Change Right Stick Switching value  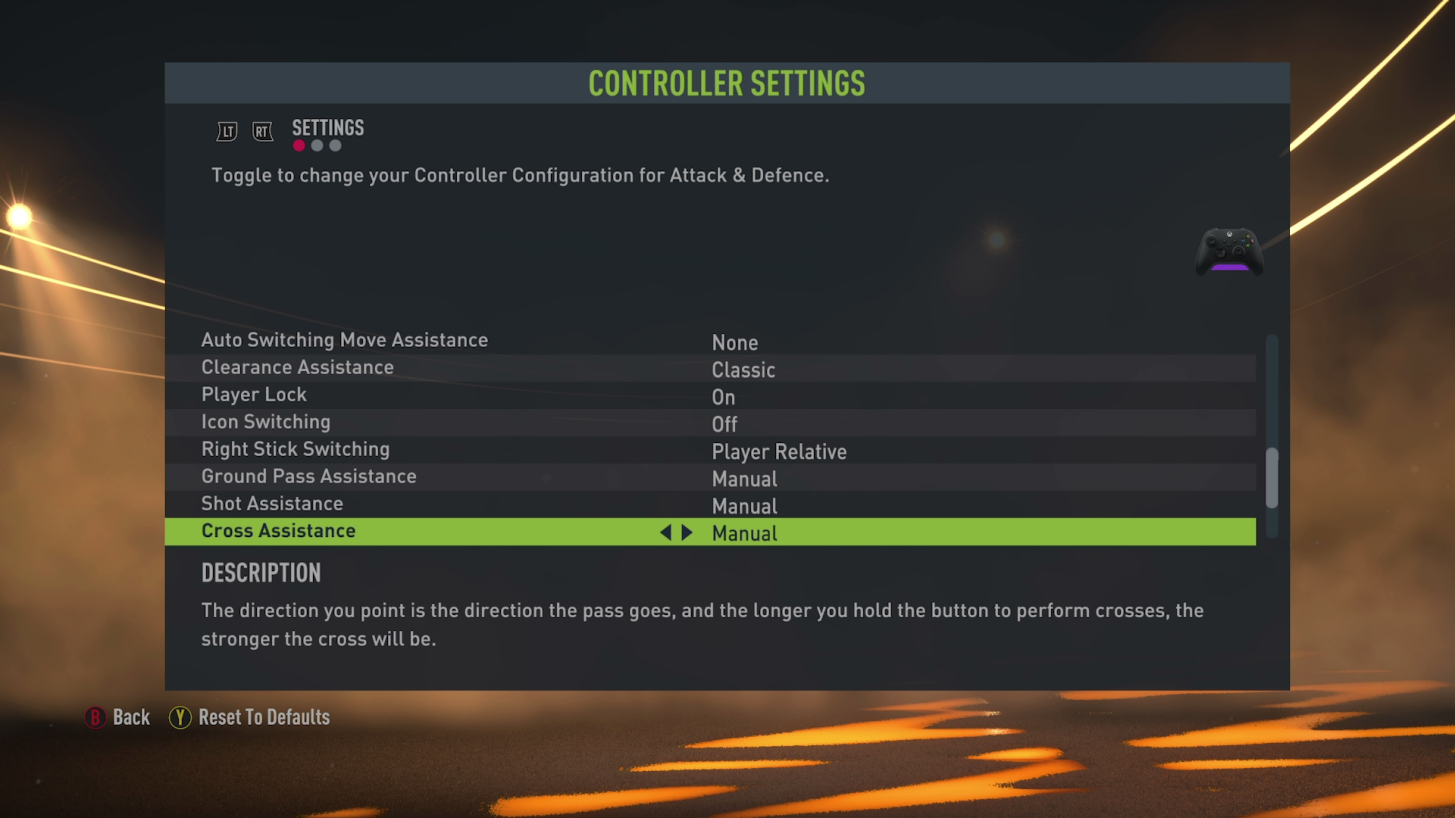779,451
